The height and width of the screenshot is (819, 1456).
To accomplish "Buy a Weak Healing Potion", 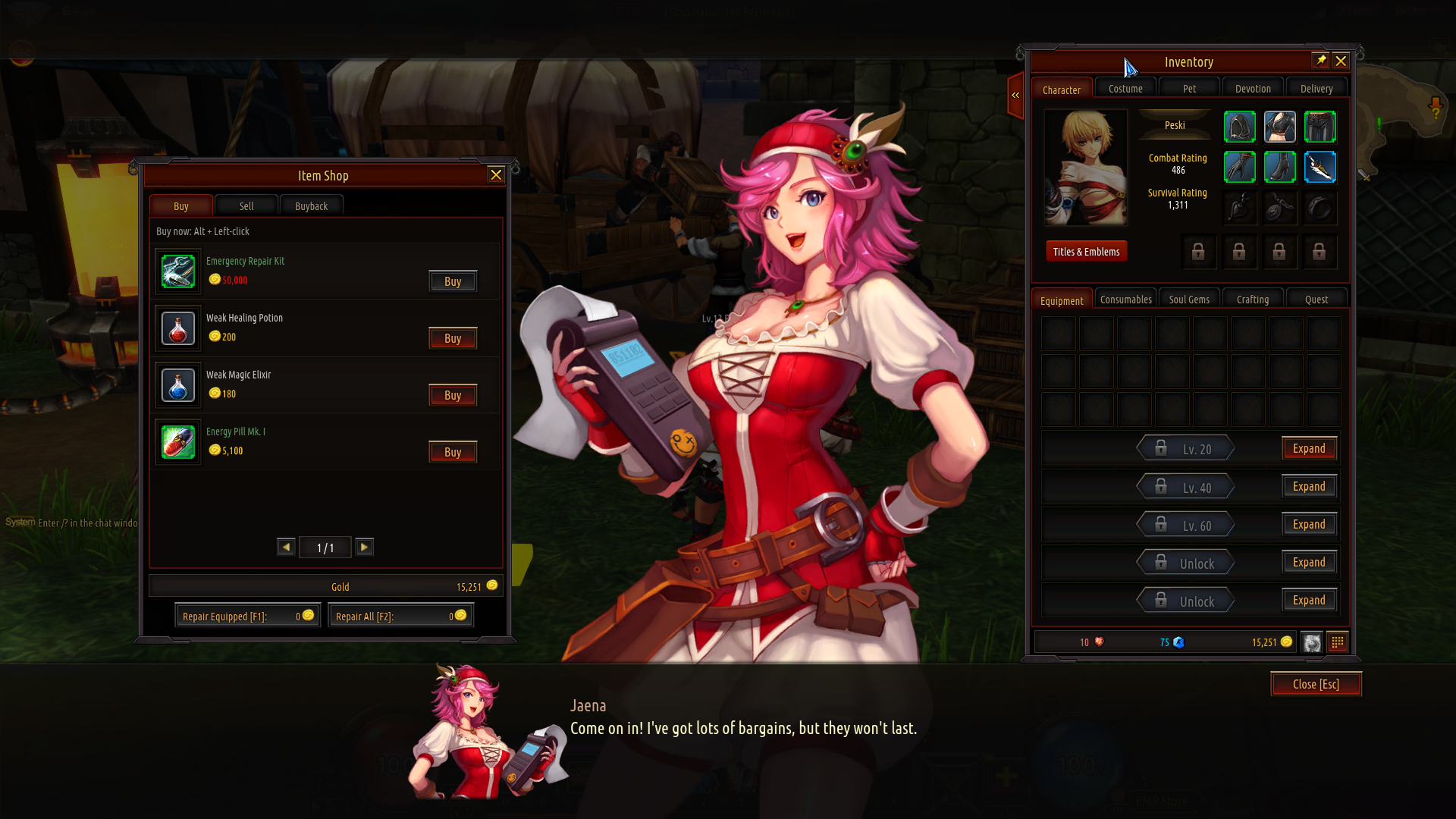I will pos(453,338).
